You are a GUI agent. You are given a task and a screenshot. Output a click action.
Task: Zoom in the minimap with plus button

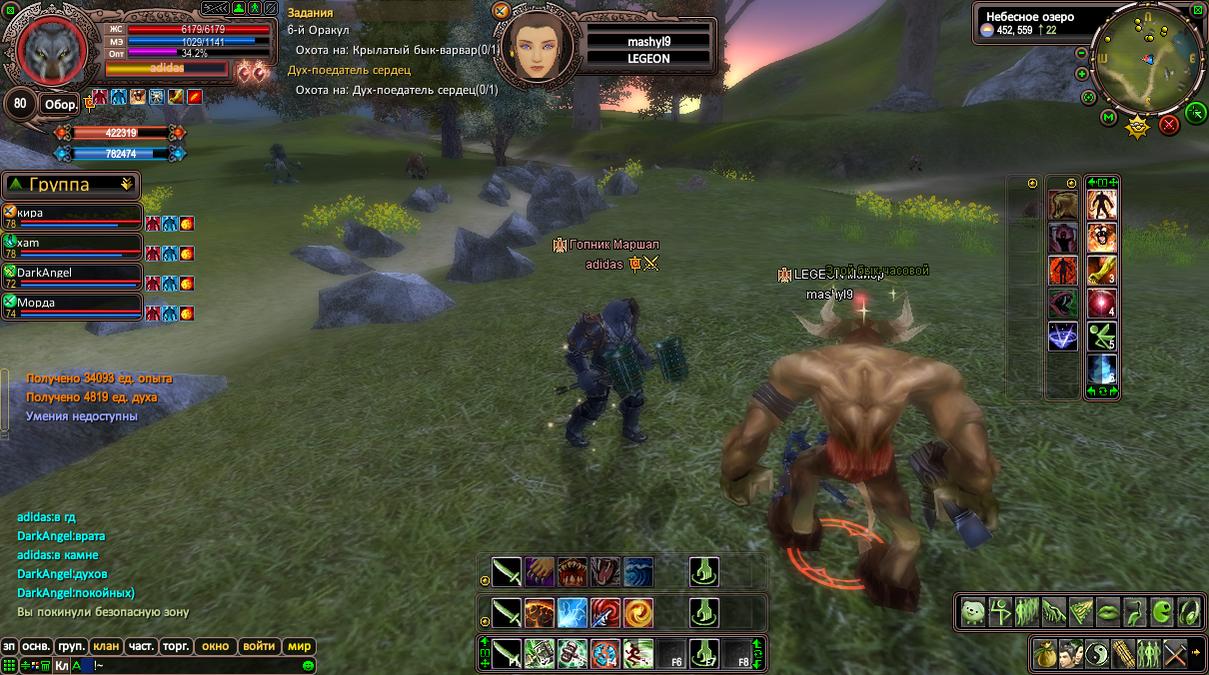point(1082,74)
